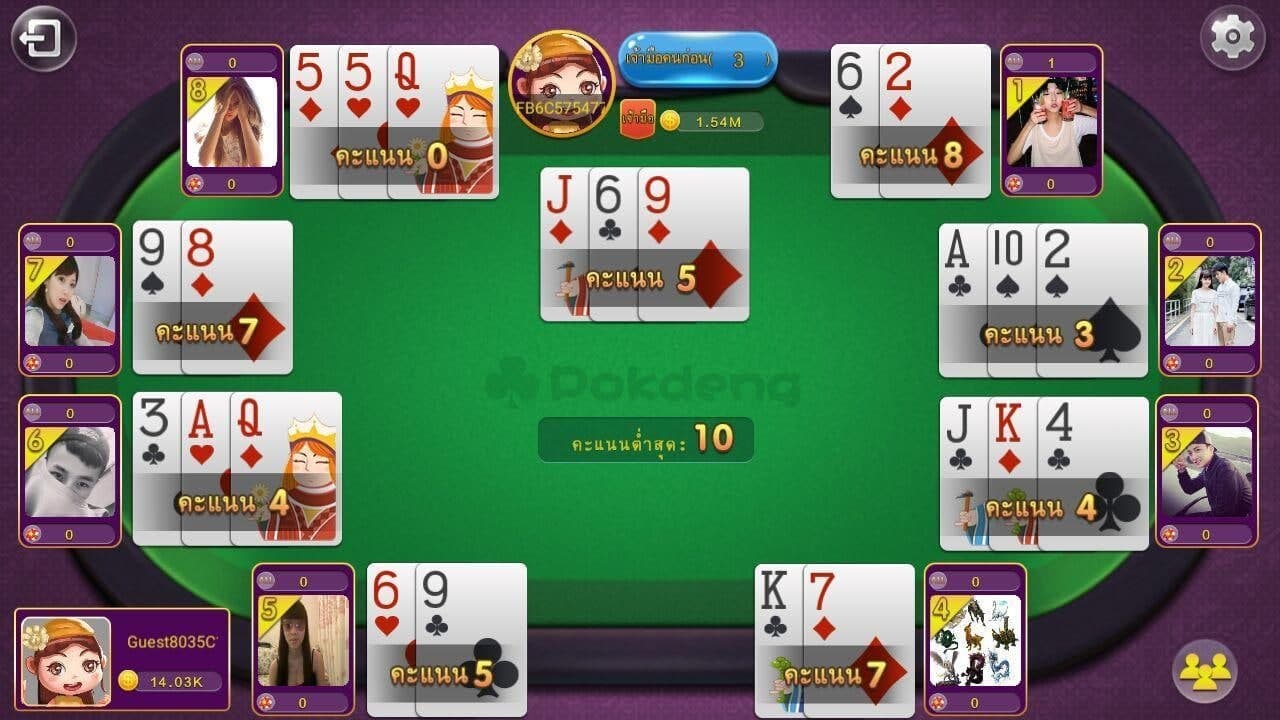This screenshot has height=720, width=1280.
Task: Open the players list button
Action: point(1204,671)
